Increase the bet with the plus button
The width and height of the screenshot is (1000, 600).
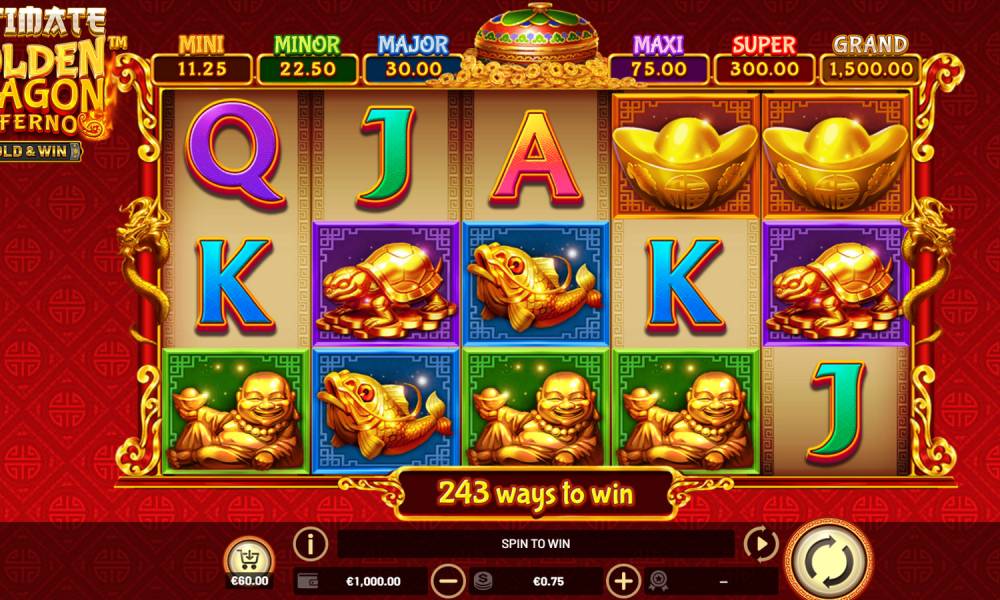(x=623, y=580)
